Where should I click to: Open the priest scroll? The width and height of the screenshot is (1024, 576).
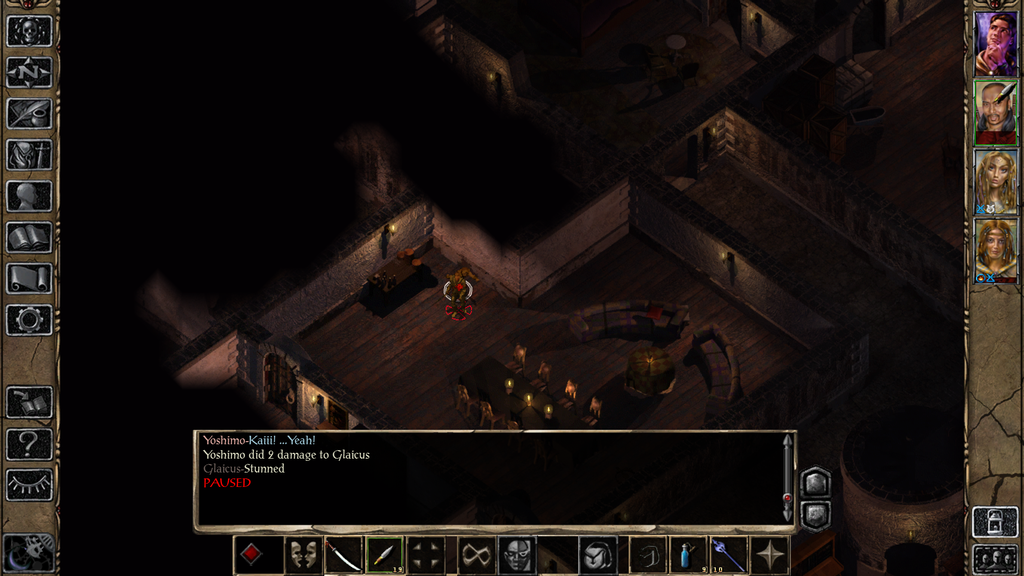coord(29,278)
